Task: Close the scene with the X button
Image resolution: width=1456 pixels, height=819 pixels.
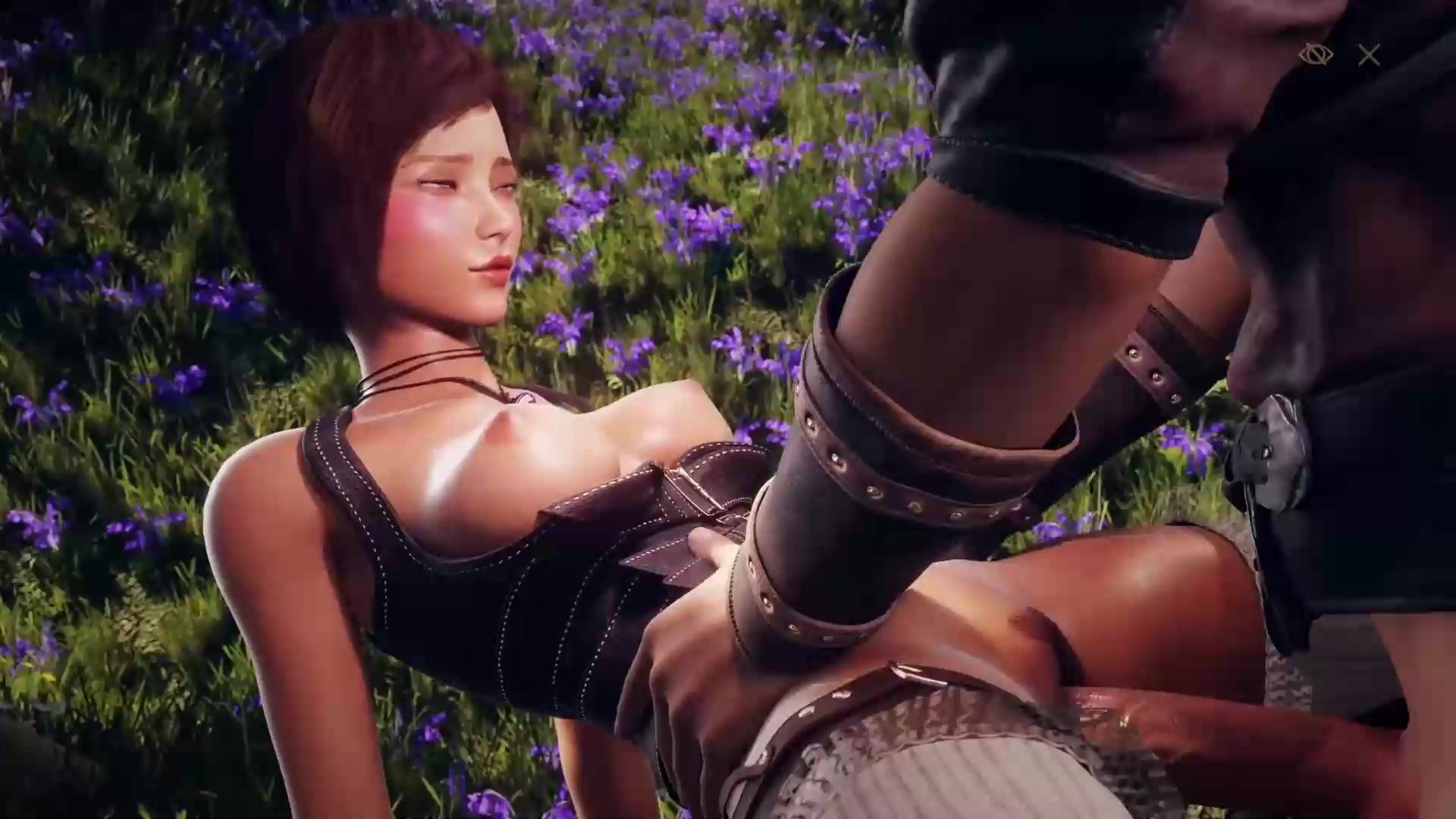Action: 1369,55
